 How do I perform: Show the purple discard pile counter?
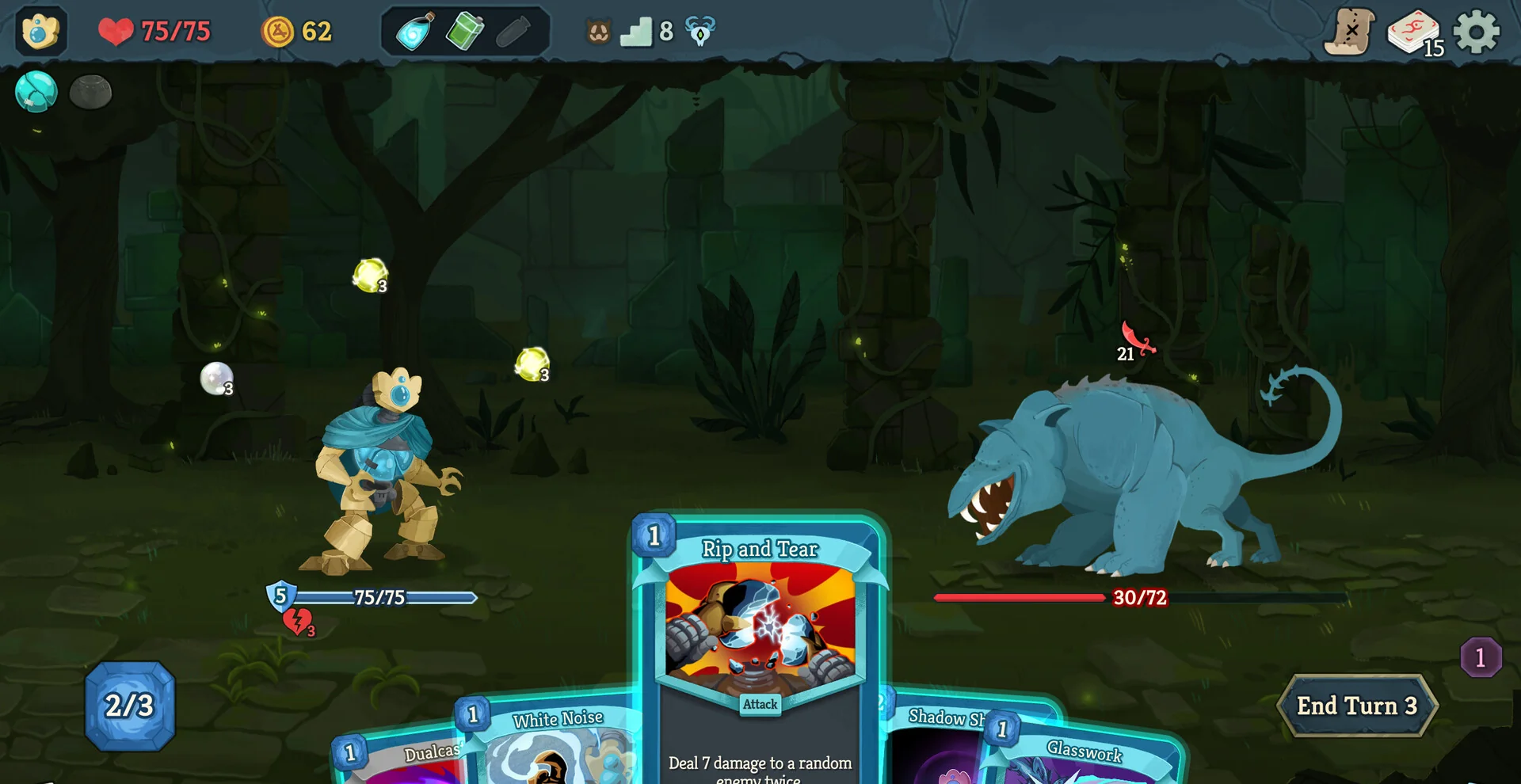[1480, 657]
